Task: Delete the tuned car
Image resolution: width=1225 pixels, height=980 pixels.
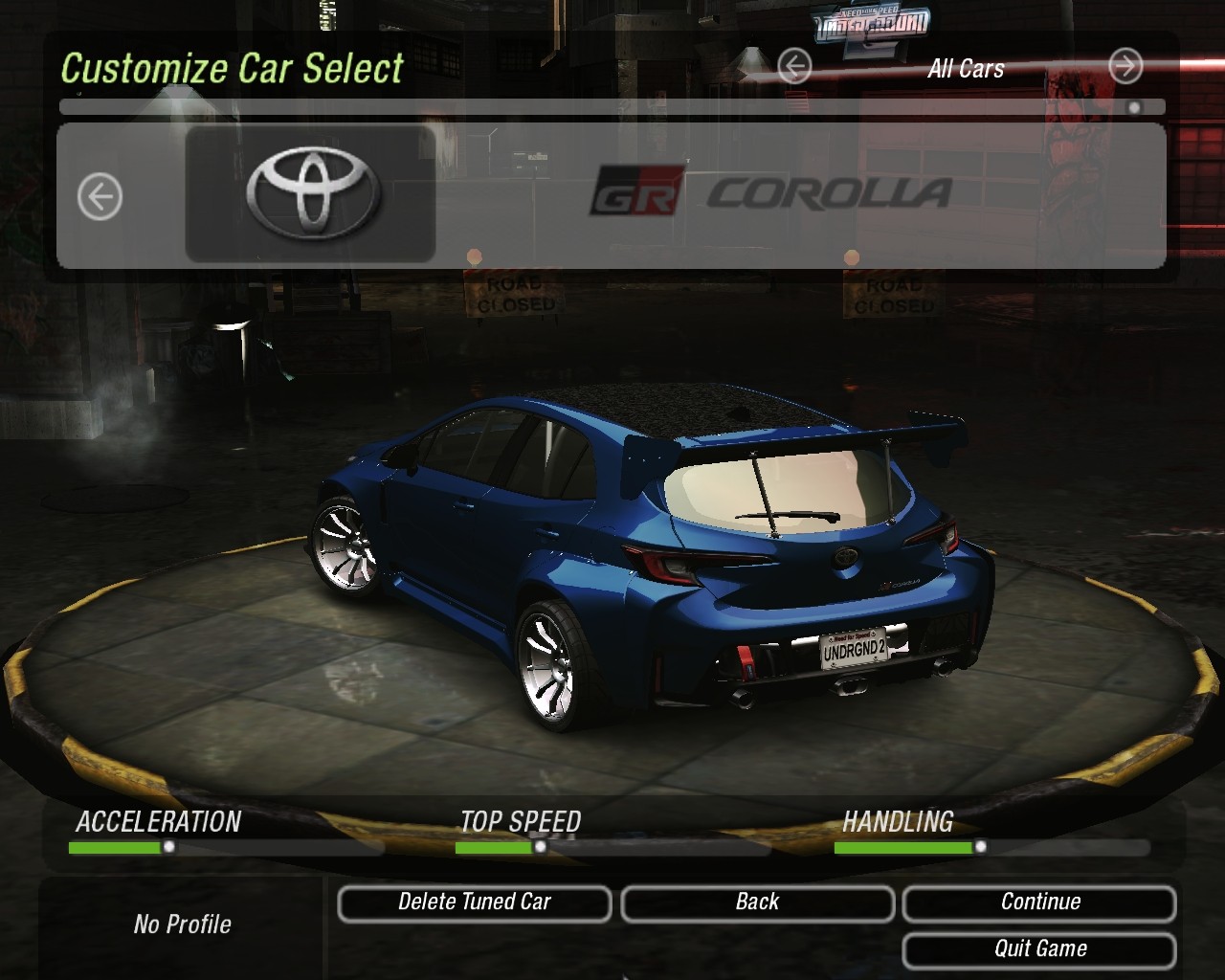Action: [x=475, y=902]
